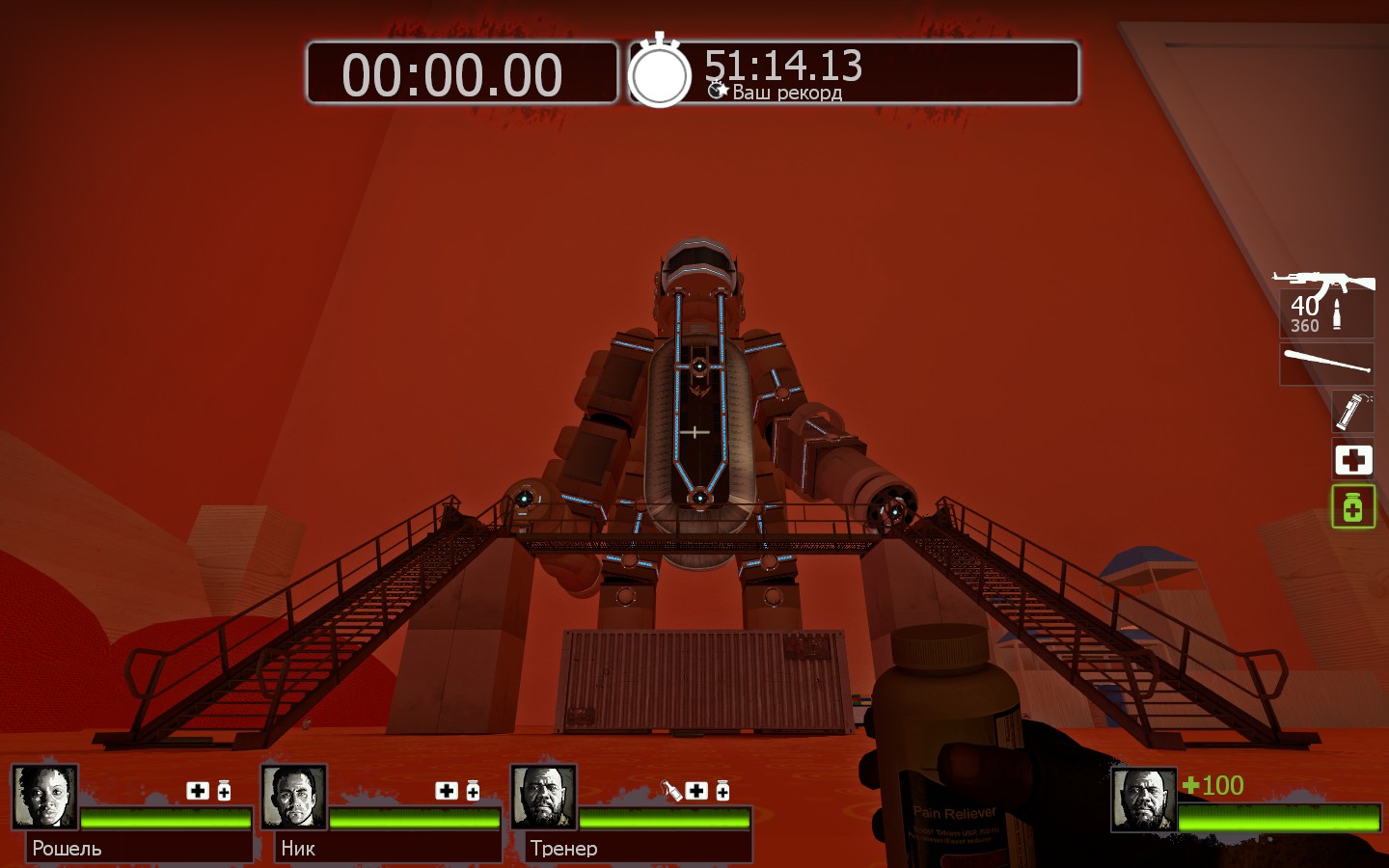The width and height of the screenshot is (1389, 868).
Task: Select the first aid kit slot
Action: tap(1352, 460)
